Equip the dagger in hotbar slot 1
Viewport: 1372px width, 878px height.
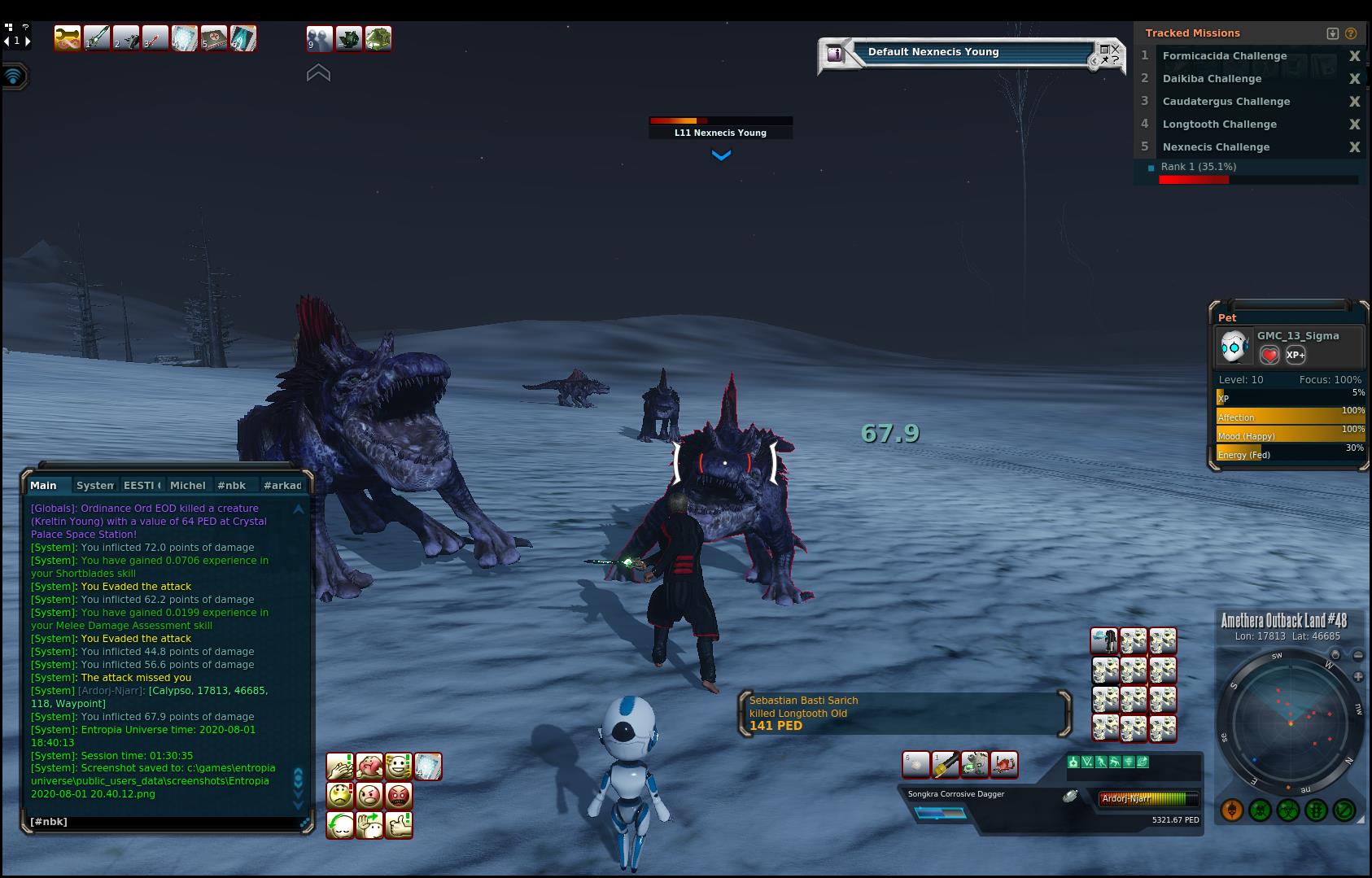pyautogui.click(x=97, y=38)
